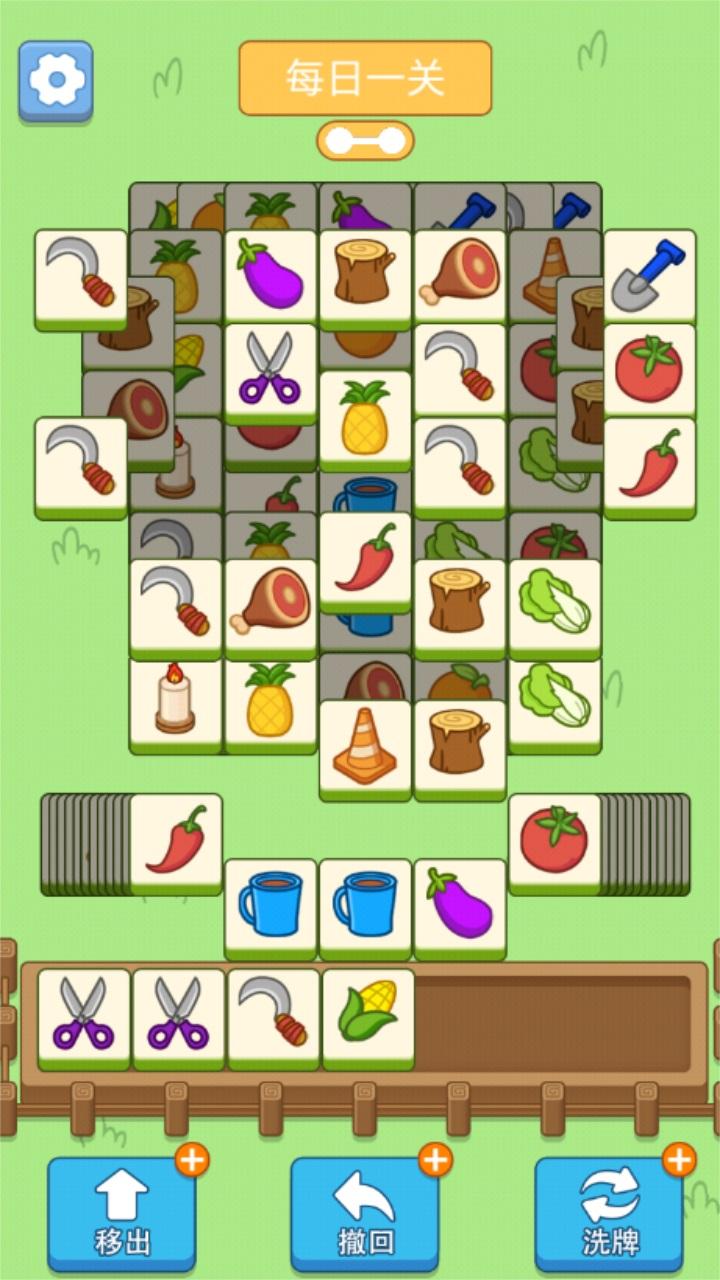Select the scissors tile on the board
720x1280 pixels.
pyautogui.click(x=270, y=368)
